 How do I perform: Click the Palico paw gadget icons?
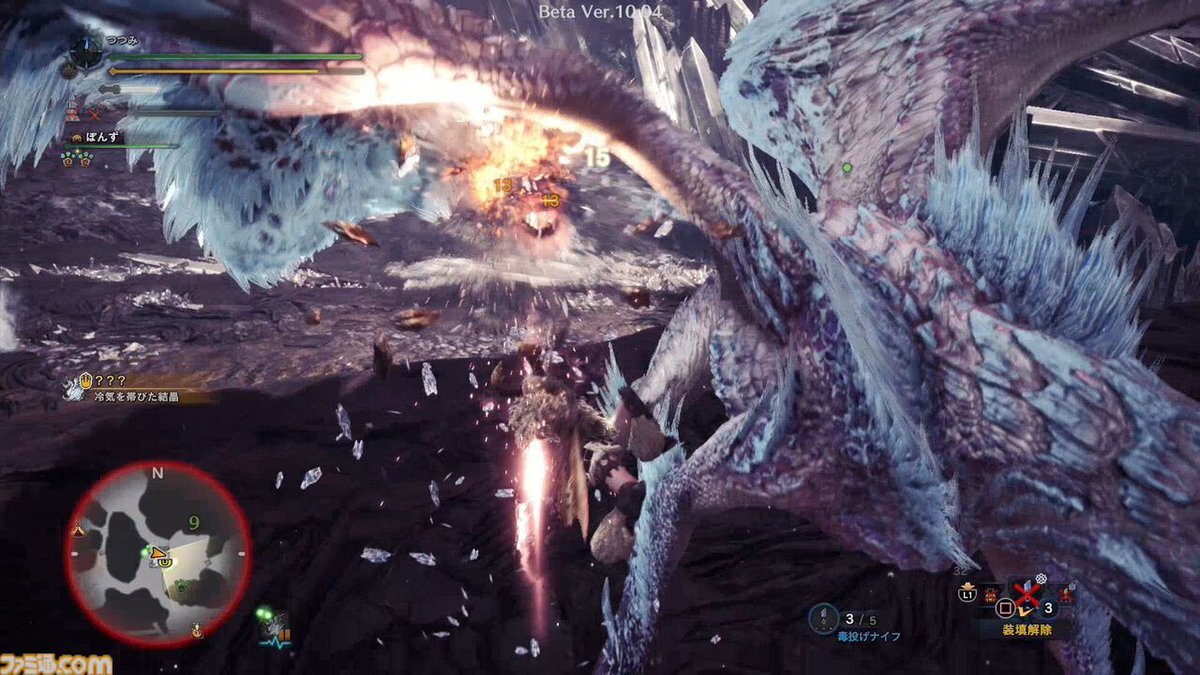point(78,157)
